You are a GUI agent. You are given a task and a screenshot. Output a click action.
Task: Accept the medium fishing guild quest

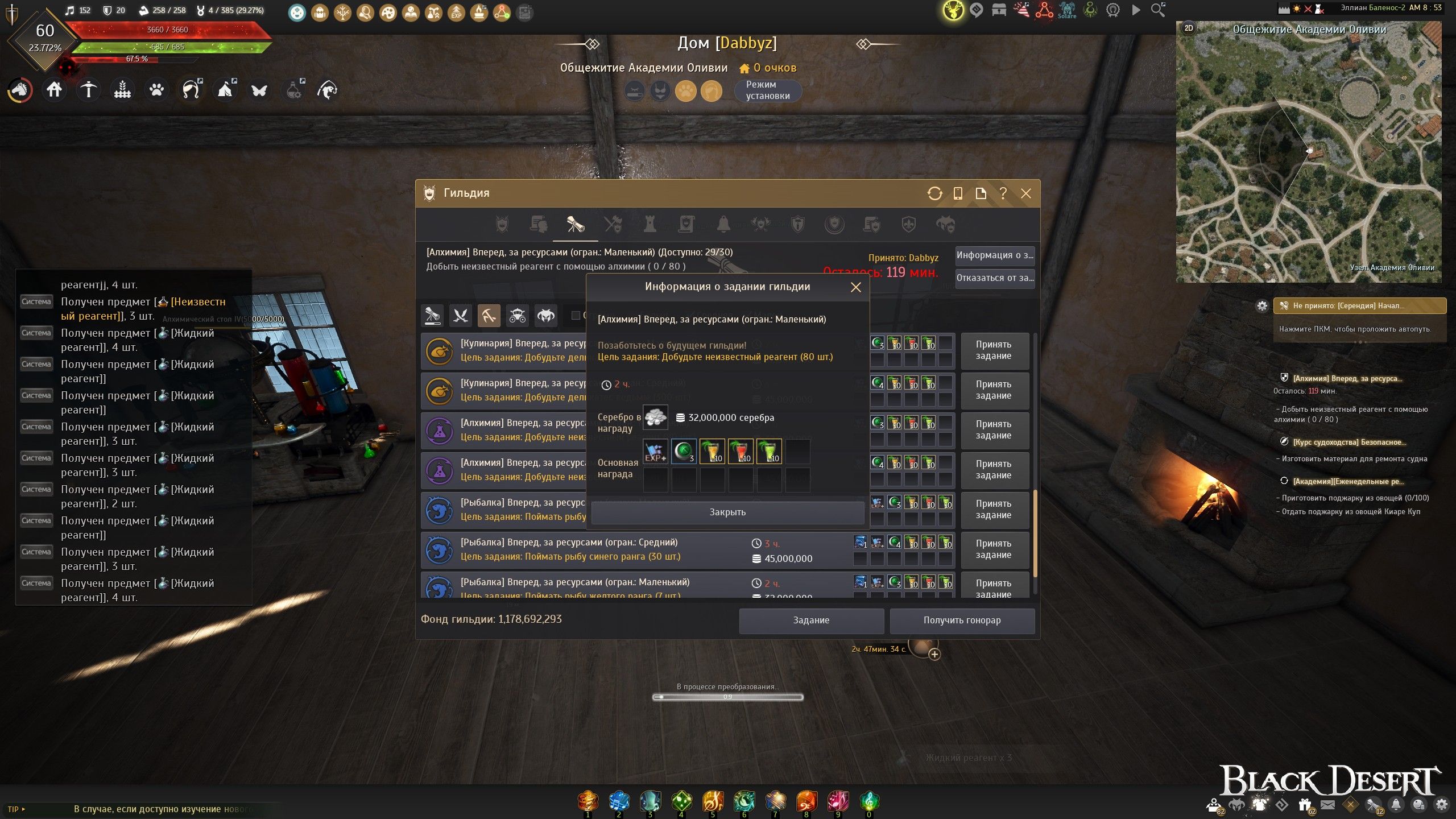coord(994,549)
